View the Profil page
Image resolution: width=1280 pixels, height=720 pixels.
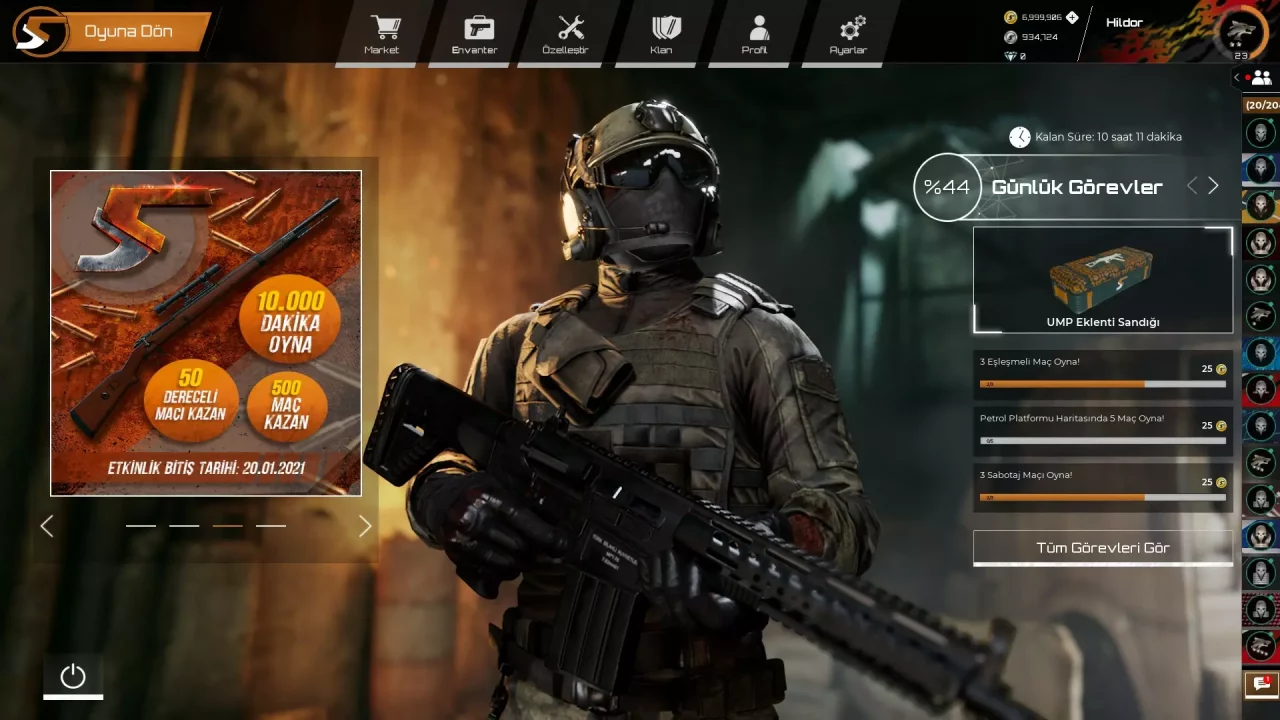tap(757, 34)
